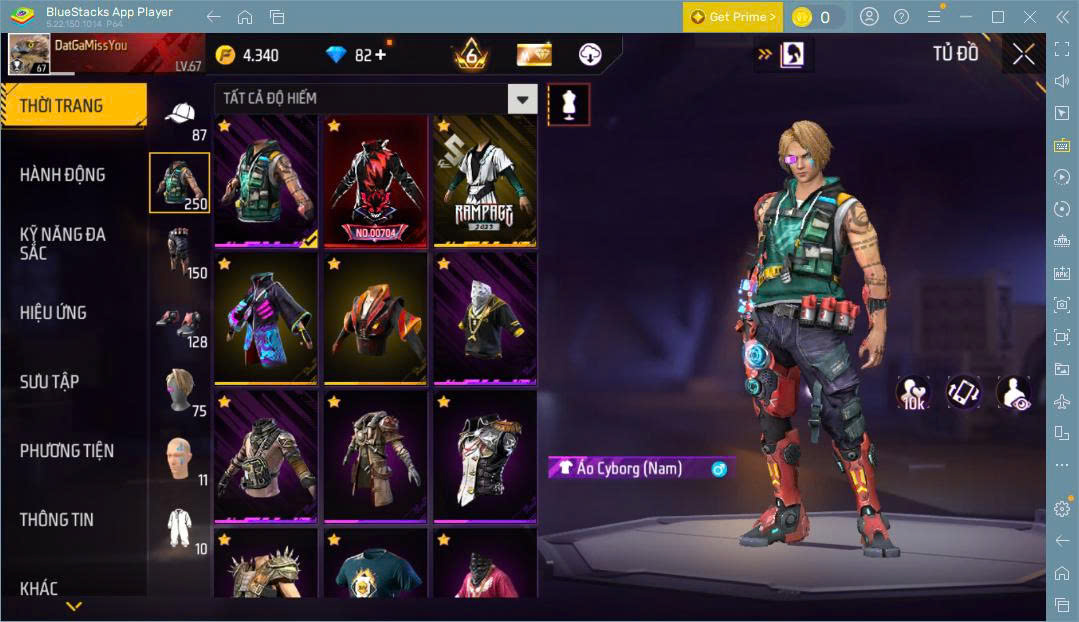
Task: Toggle the mannequin preview button
Action: (568, 104)
